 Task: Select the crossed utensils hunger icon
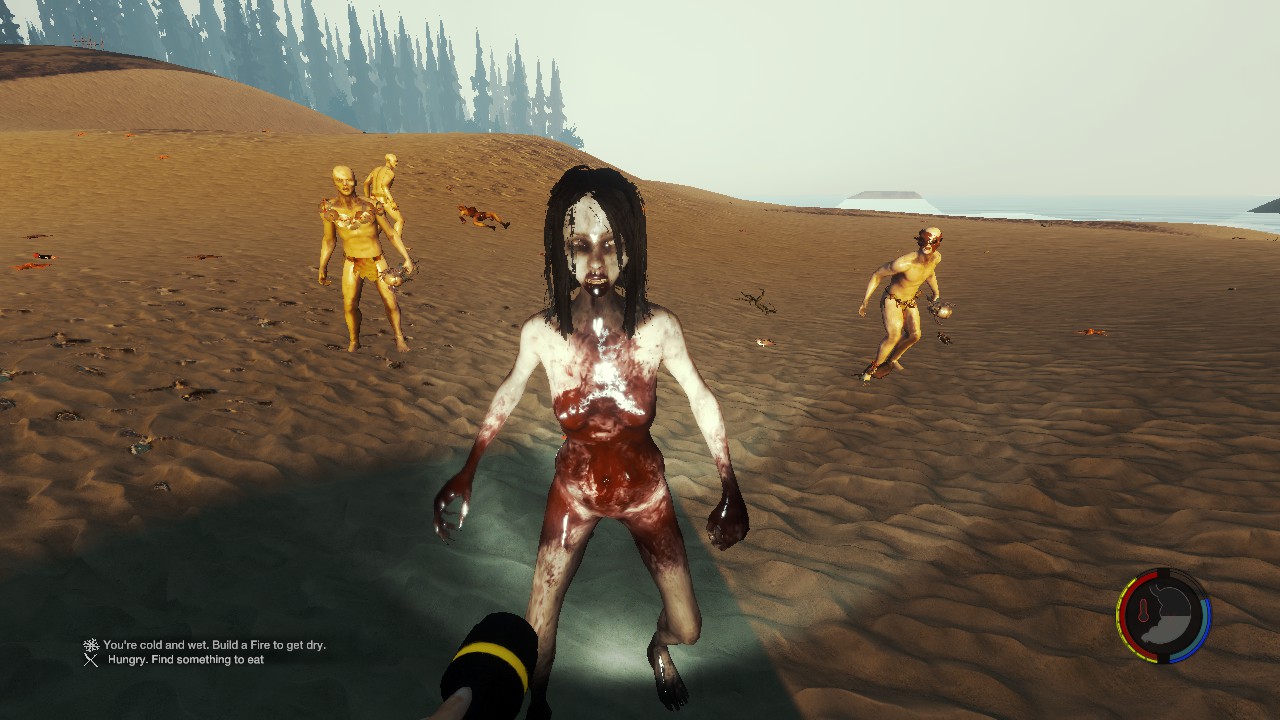coord(91,660)
